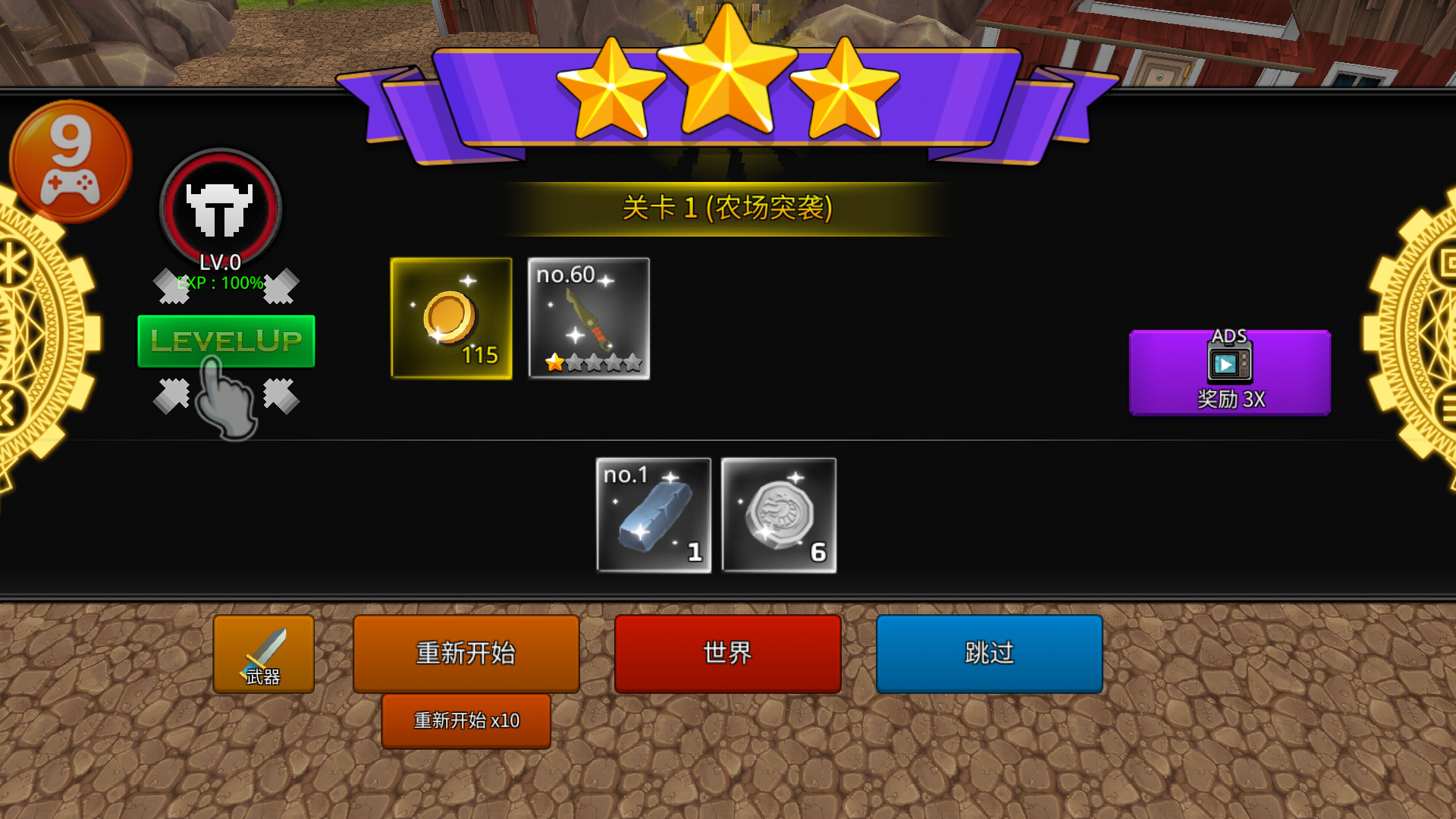Open the 武器 weapon menu
The image size is (1456, 819).
click(263, 653)
